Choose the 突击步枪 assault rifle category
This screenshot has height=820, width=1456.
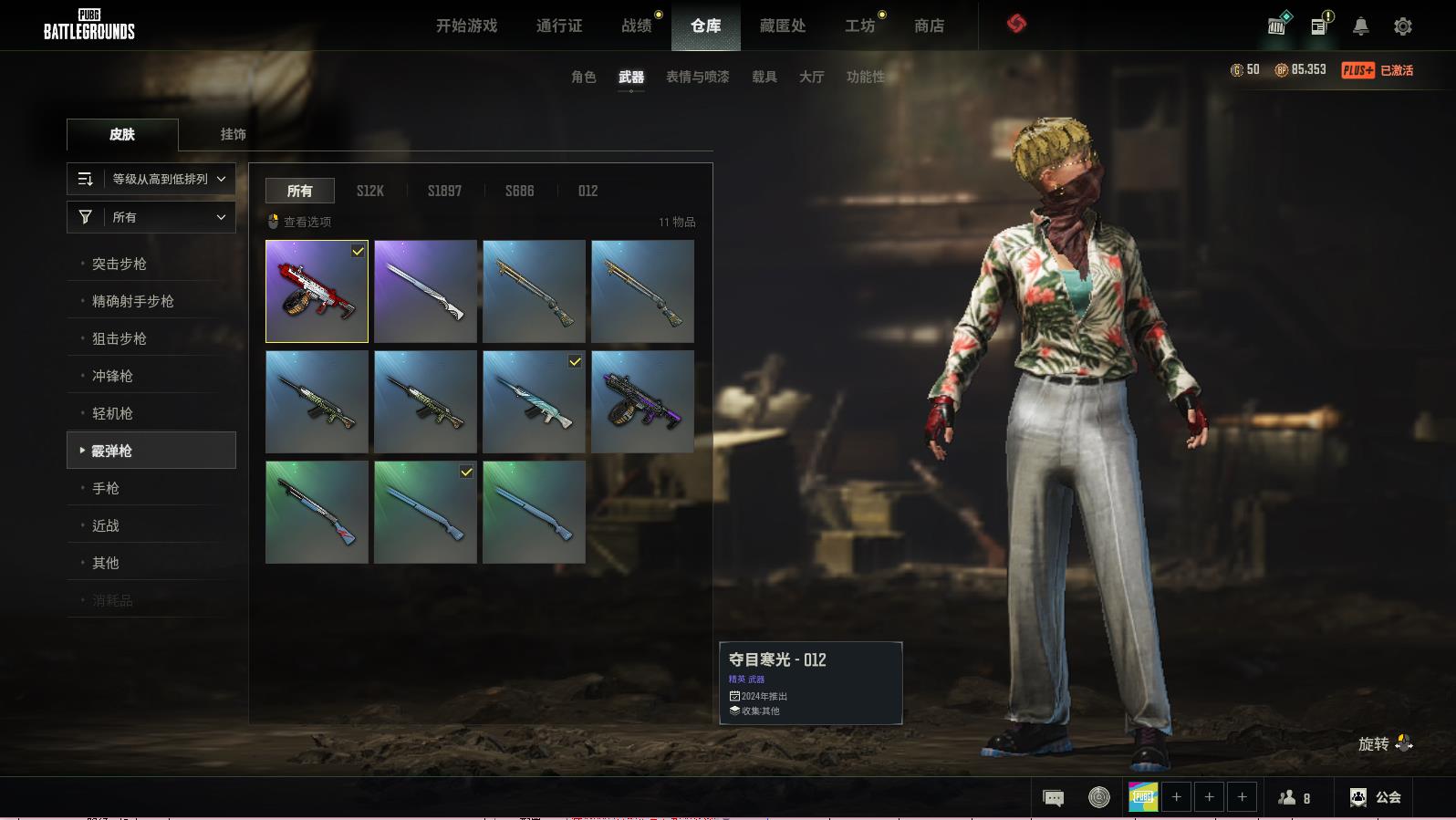[x=120, y=264]
